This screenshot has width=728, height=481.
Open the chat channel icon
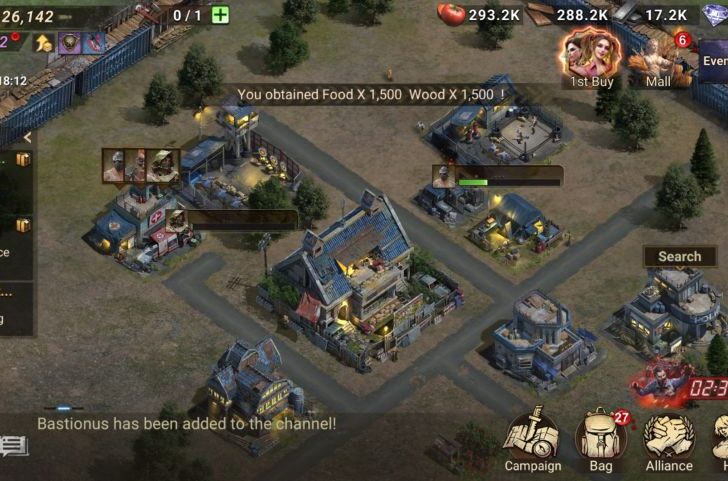(x=14, y=445)
